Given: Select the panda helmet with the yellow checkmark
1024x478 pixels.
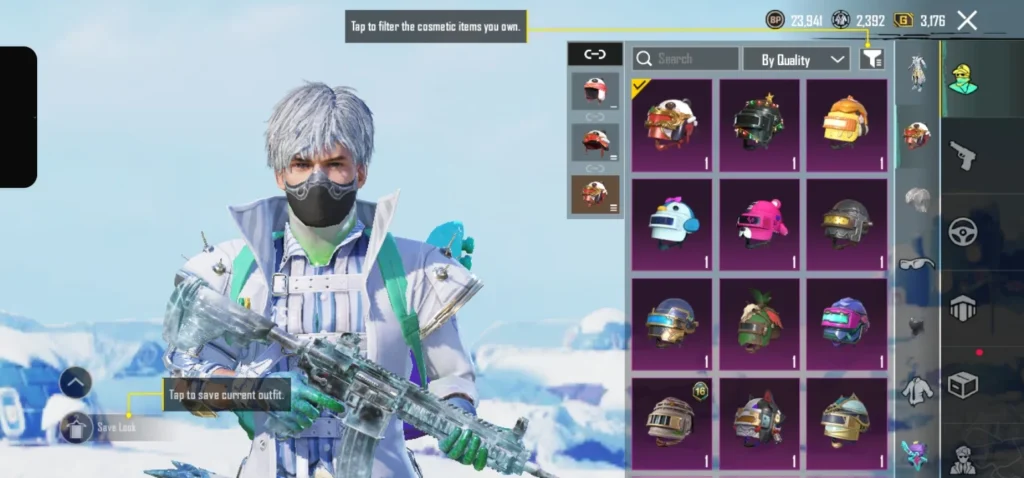Looking at the screenshot, I should (x=672, y=125).
